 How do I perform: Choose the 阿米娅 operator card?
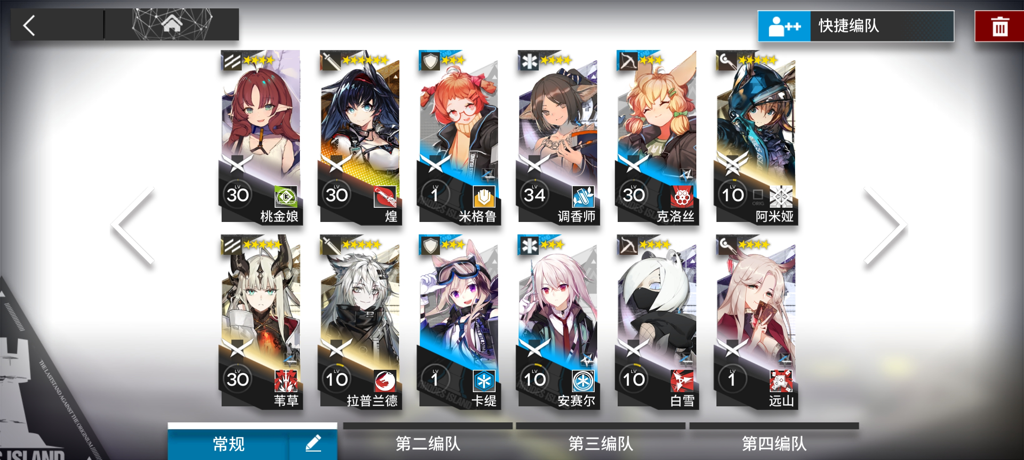click(x=755, y=138)
